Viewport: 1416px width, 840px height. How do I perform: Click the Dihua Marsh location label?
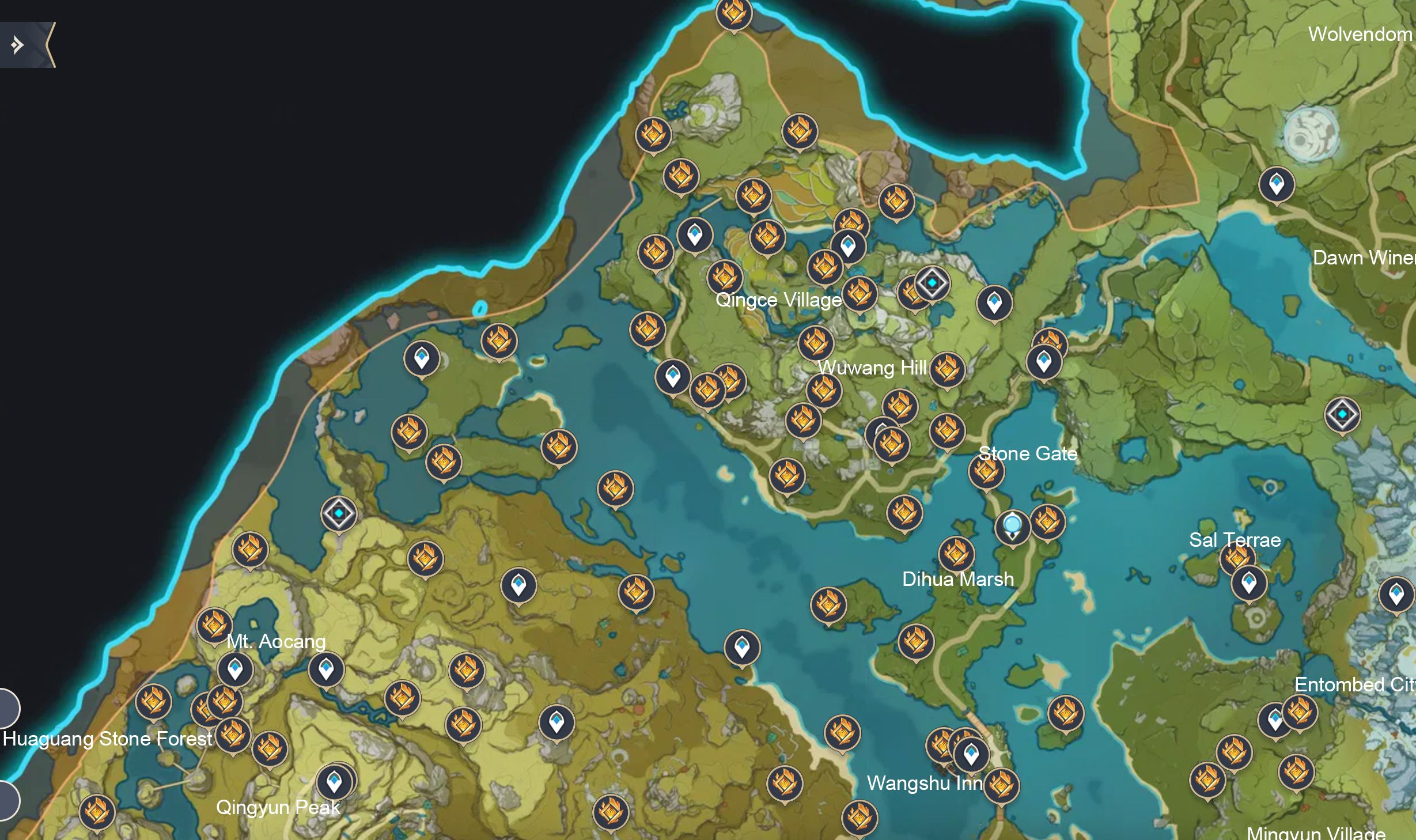point(958,580)
